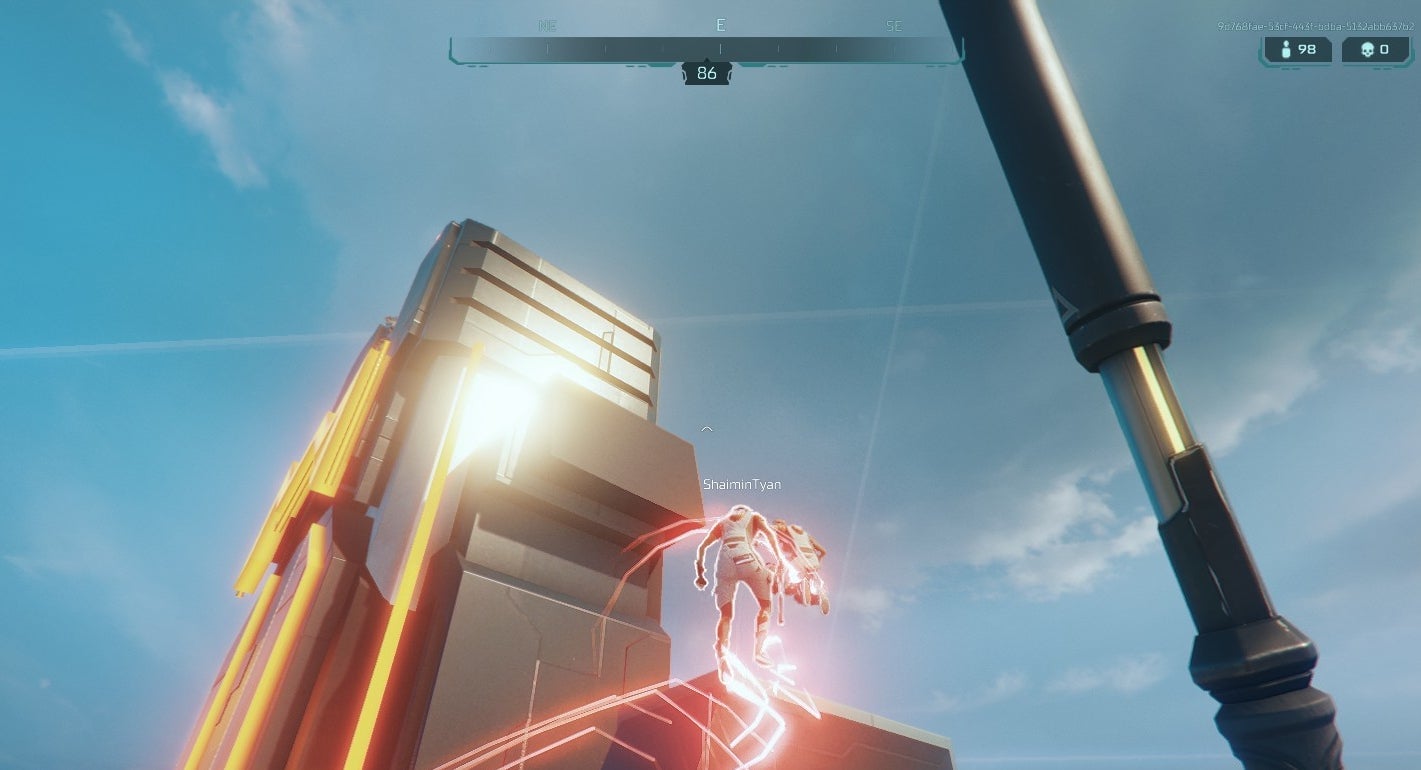This screenshot has height=770, width=1421.
Task: Click the small chevron above the player nameplate
Action: [x=707, y=428]
